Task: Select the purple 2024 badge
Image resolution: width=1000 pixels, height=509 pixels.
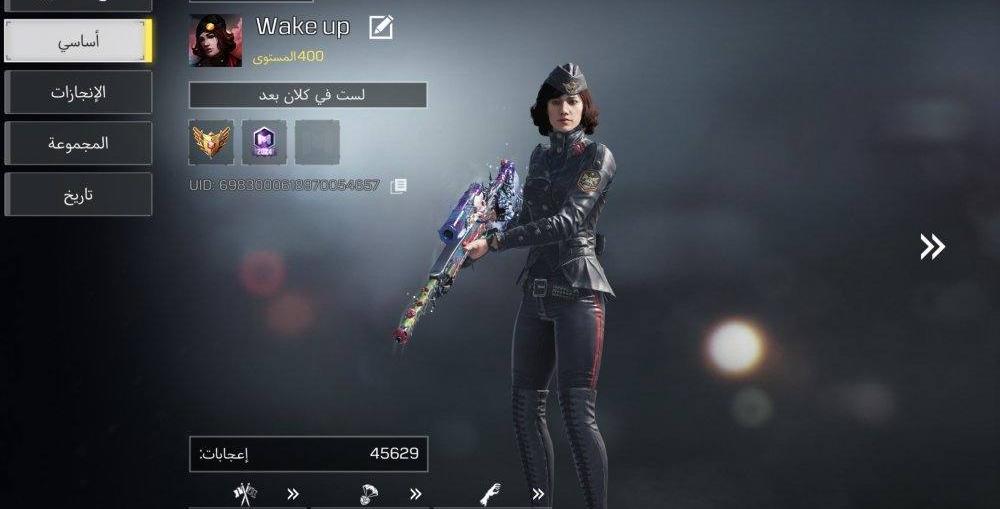Action: tap(264, 142)
